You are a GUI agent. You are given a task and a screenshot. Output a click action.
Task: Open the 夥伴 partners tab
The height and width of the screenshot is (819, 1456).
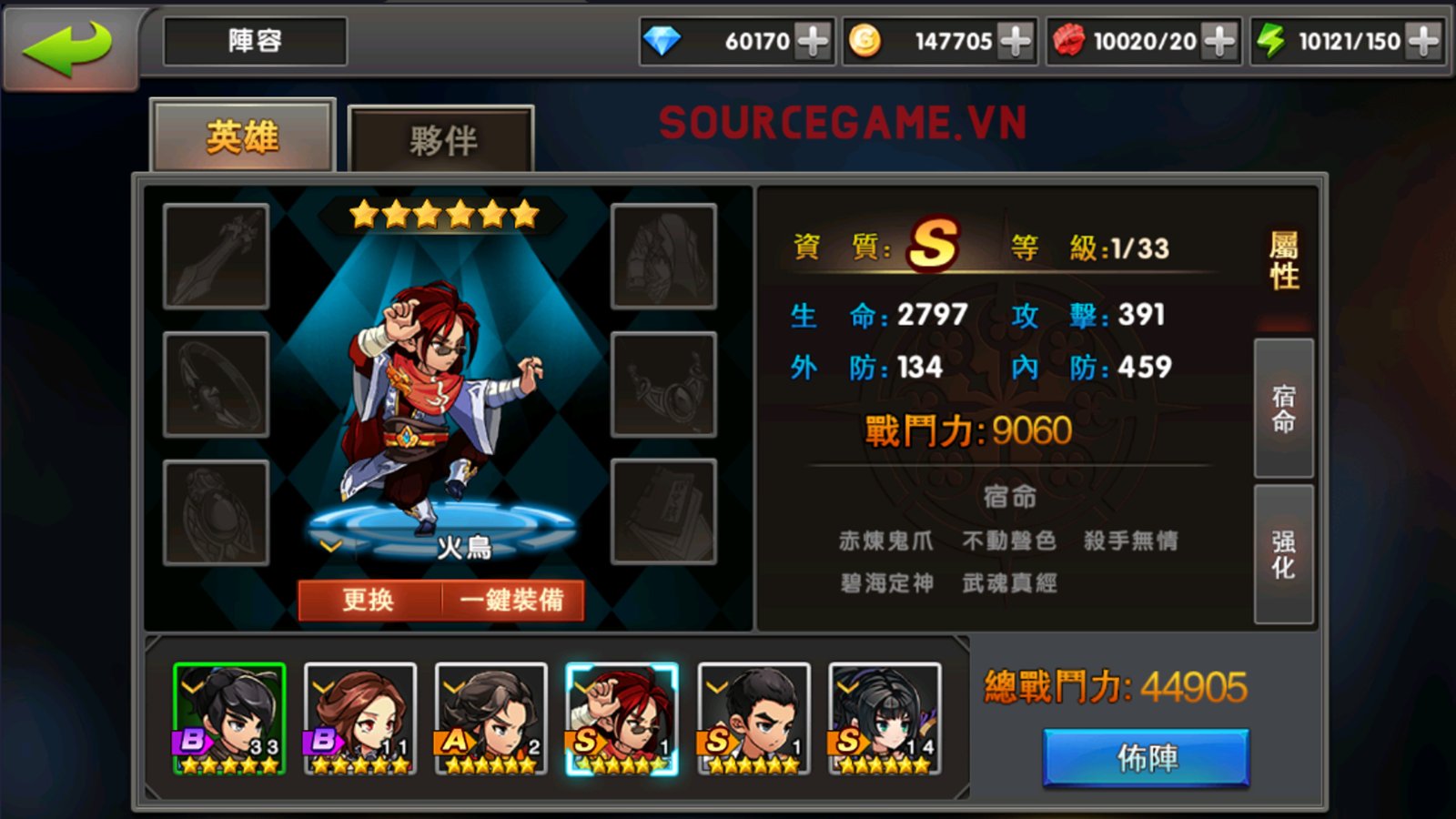[441, 139]
